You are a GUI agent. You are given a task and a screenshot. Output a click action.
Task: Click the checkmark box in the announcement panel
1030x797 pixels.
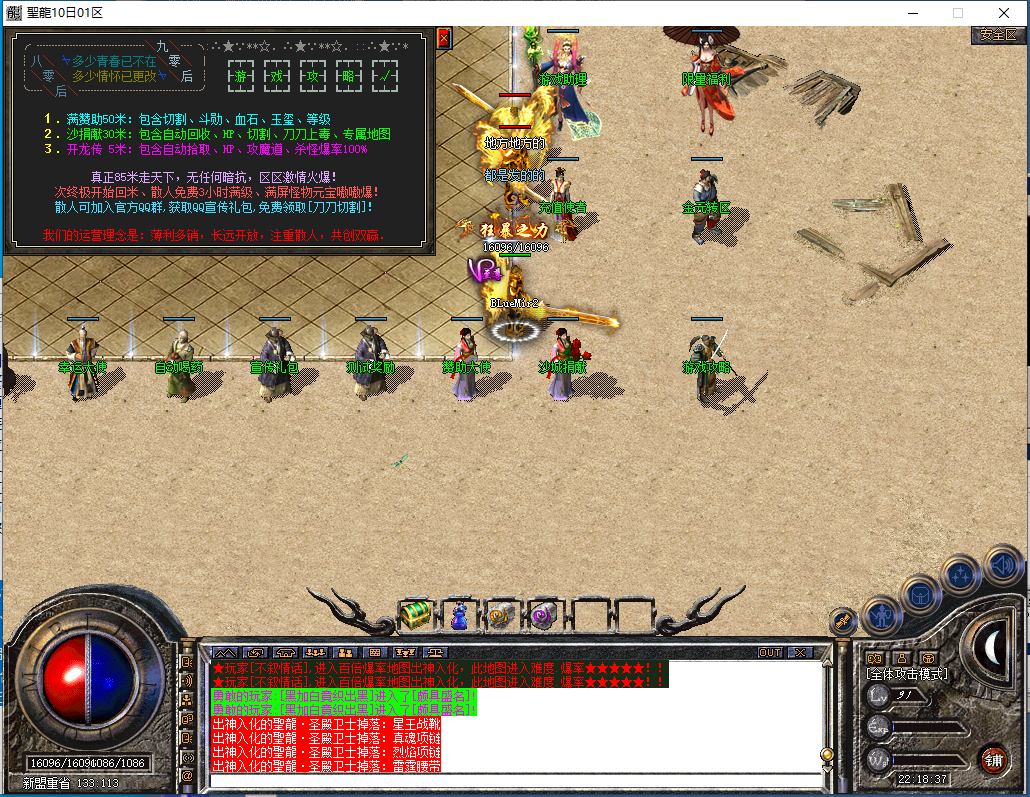[385, 75]
